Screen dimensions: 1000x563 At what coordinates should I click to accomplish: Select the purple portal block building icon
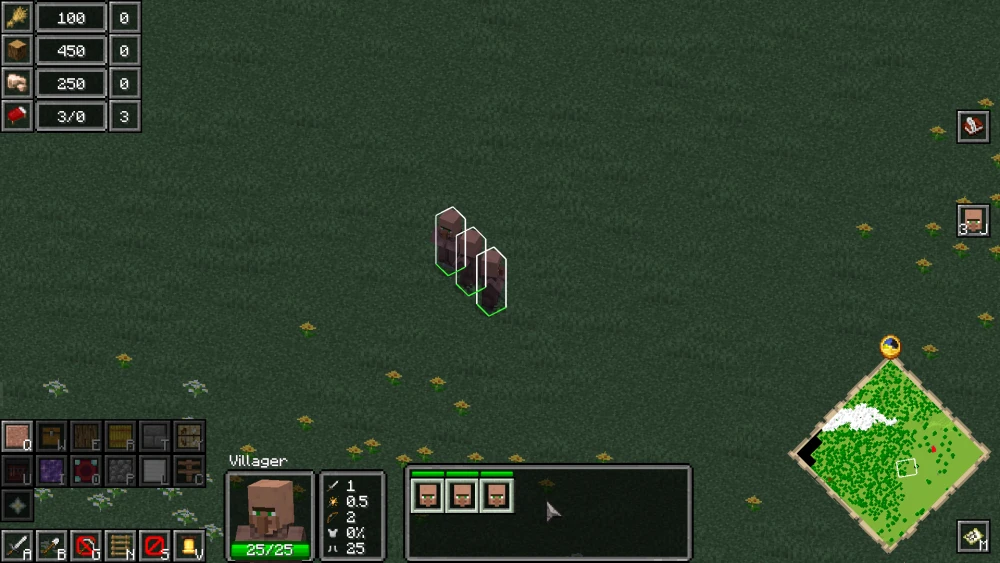click(52, 470)
